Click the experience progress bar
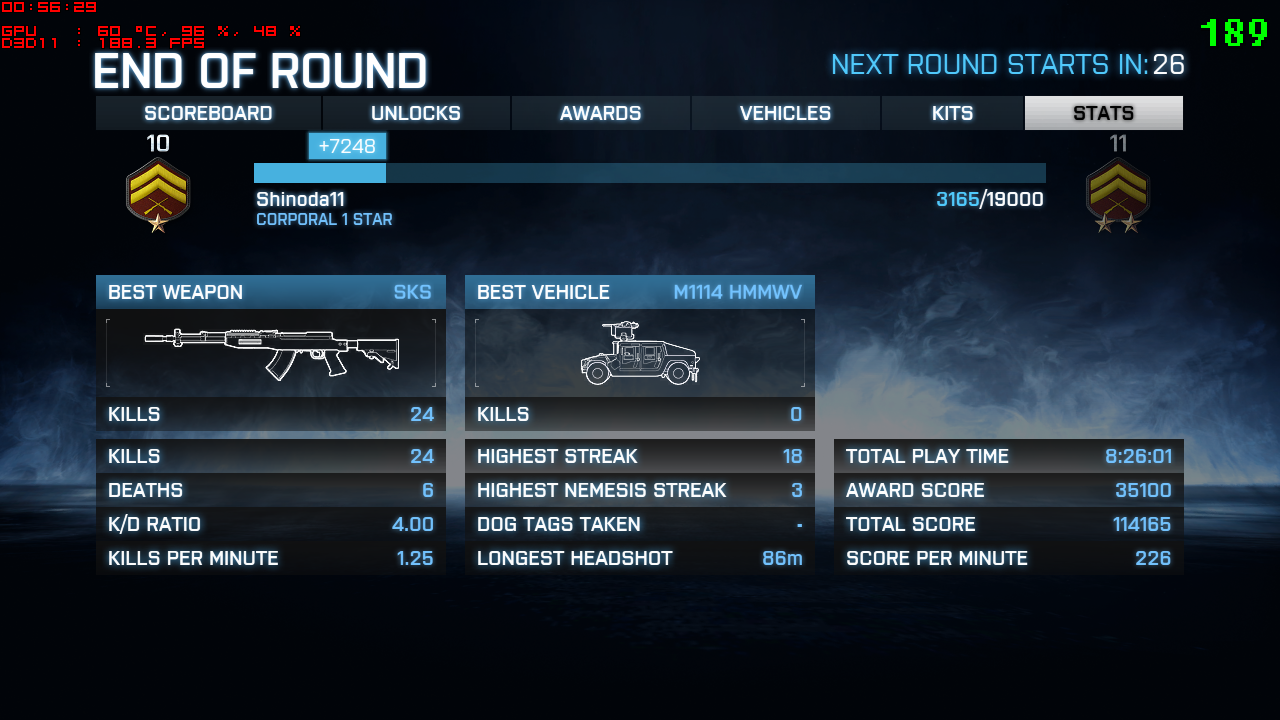1280x720 pixels. [650, 172]
